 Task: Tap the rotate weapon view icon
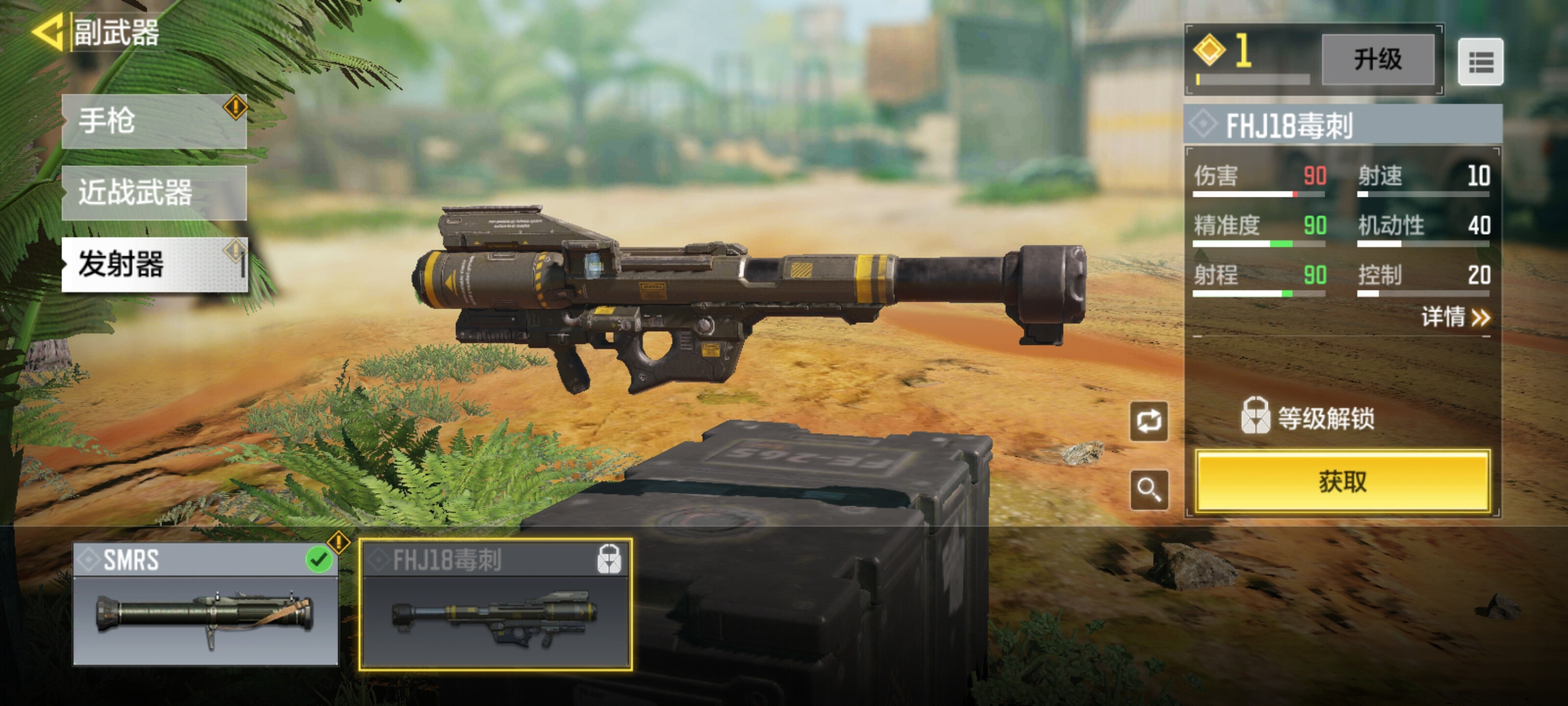tap(1149, 422)
